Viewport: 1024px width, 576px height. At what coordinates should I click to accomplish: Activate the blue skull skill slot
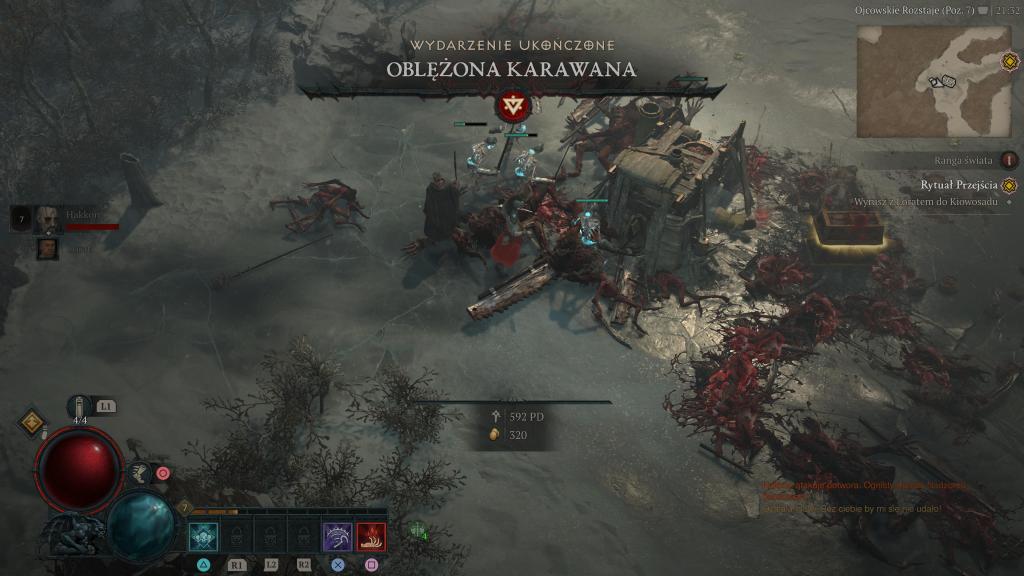click(x=203, y=537)
